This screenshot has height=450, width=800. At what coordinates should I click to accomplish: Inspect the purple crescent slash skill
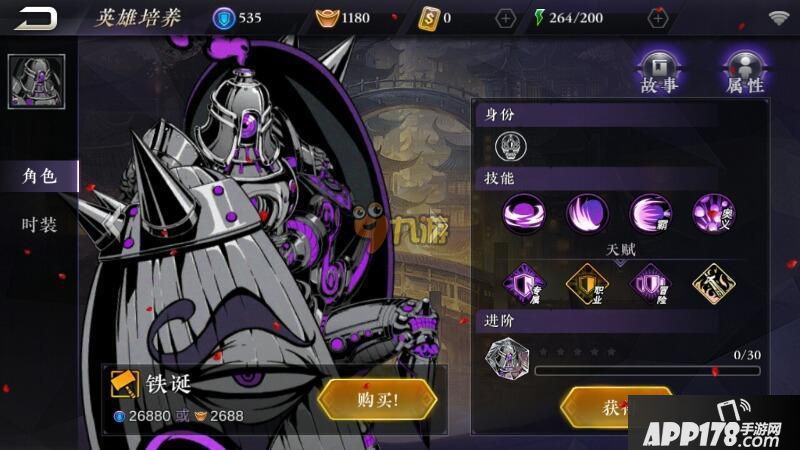[587, 212]
